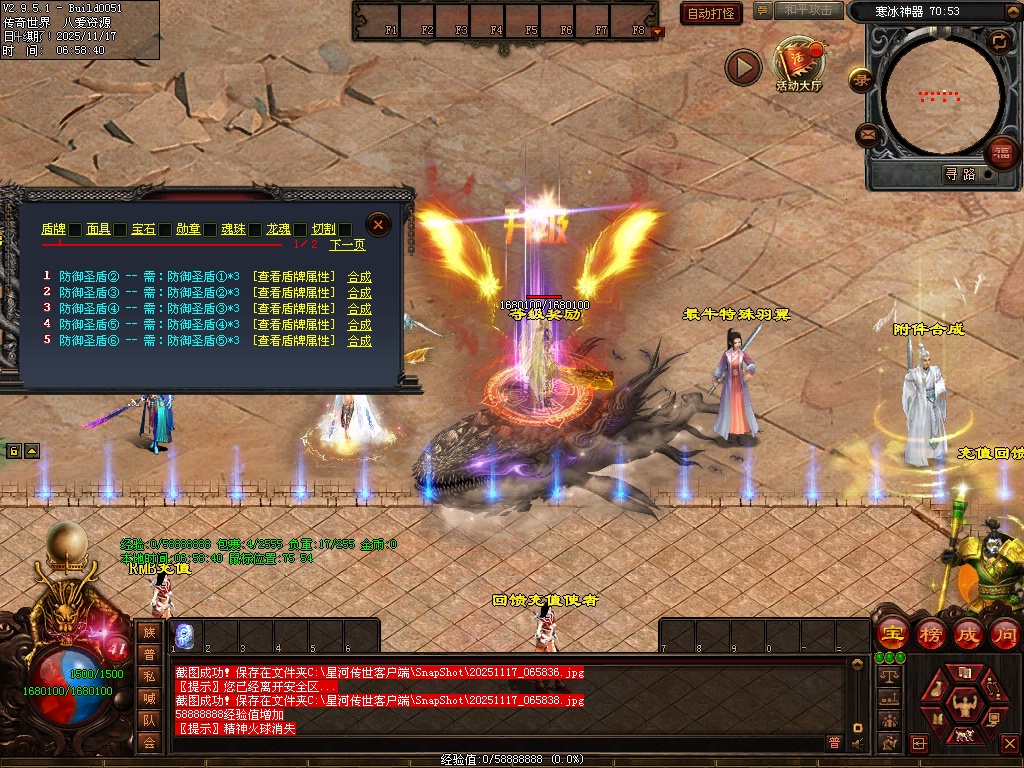
Task: Toggle 自动打怪 auto-fight button
Action: [x=711, y=13]
